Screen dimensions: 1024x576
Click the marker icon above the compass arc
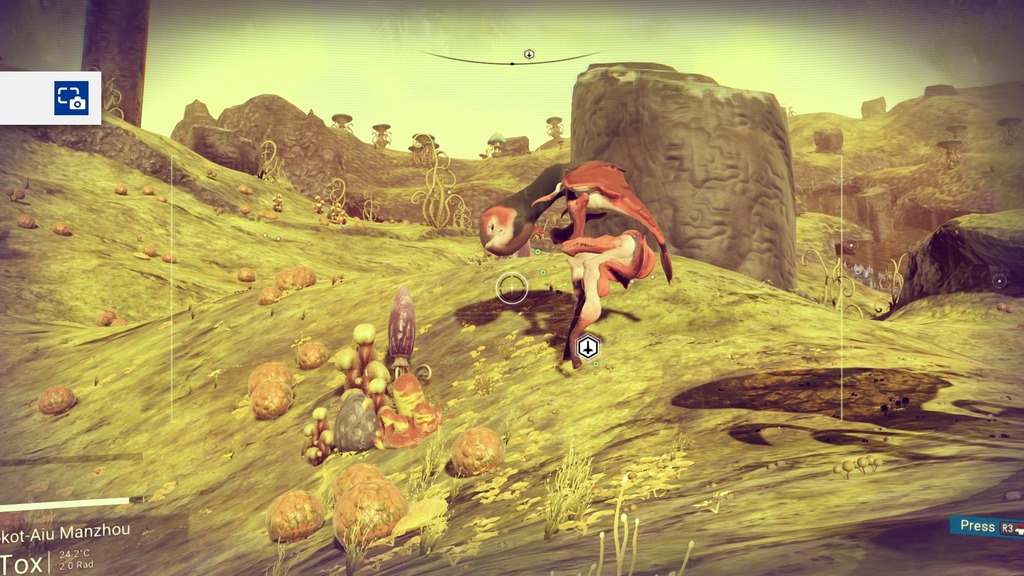529,54
